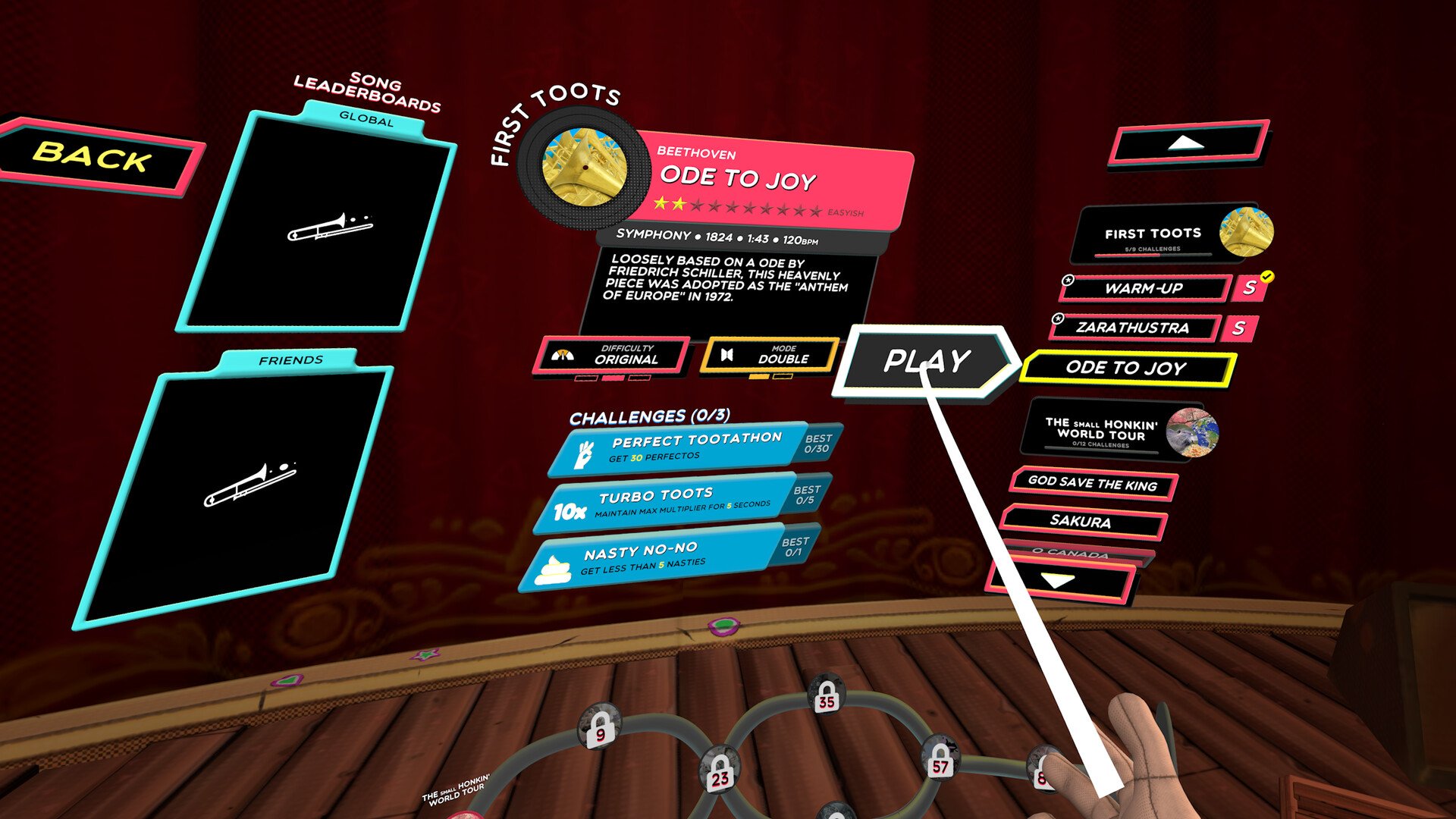Select the Sakura song entry
This screenshot has width=1456, height=819.
pos(1081,522)
